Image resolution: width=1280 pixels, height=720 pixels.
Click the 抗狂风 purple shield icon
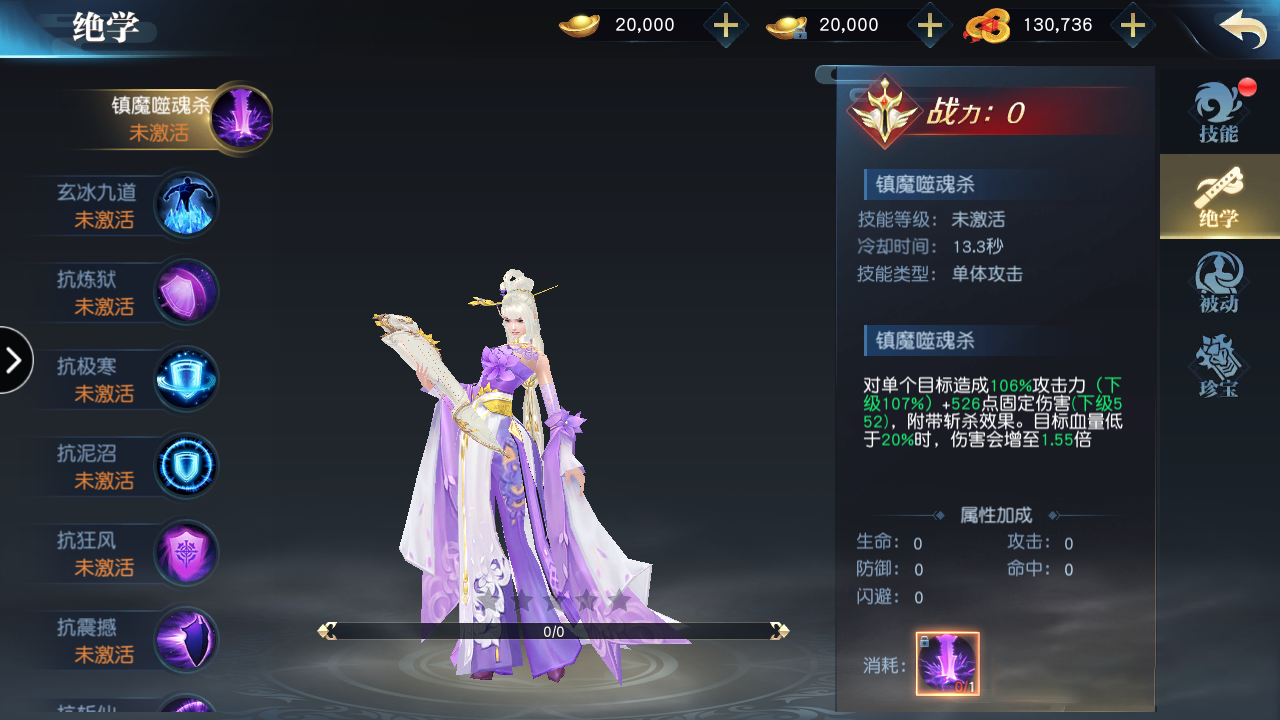point(186,552)
